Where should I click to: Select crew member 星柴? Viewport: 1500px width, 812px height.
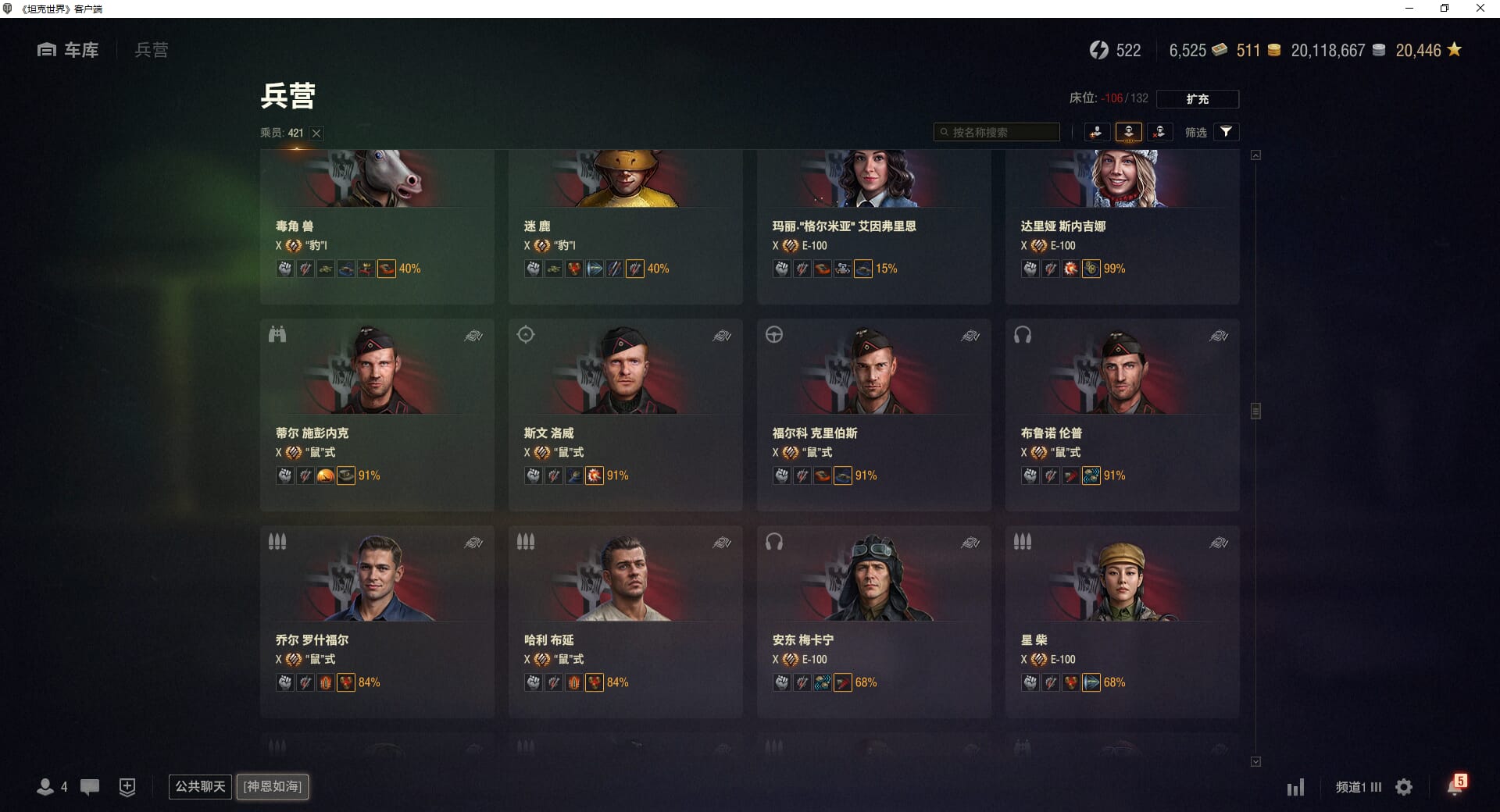click(x=1122, y=621)
